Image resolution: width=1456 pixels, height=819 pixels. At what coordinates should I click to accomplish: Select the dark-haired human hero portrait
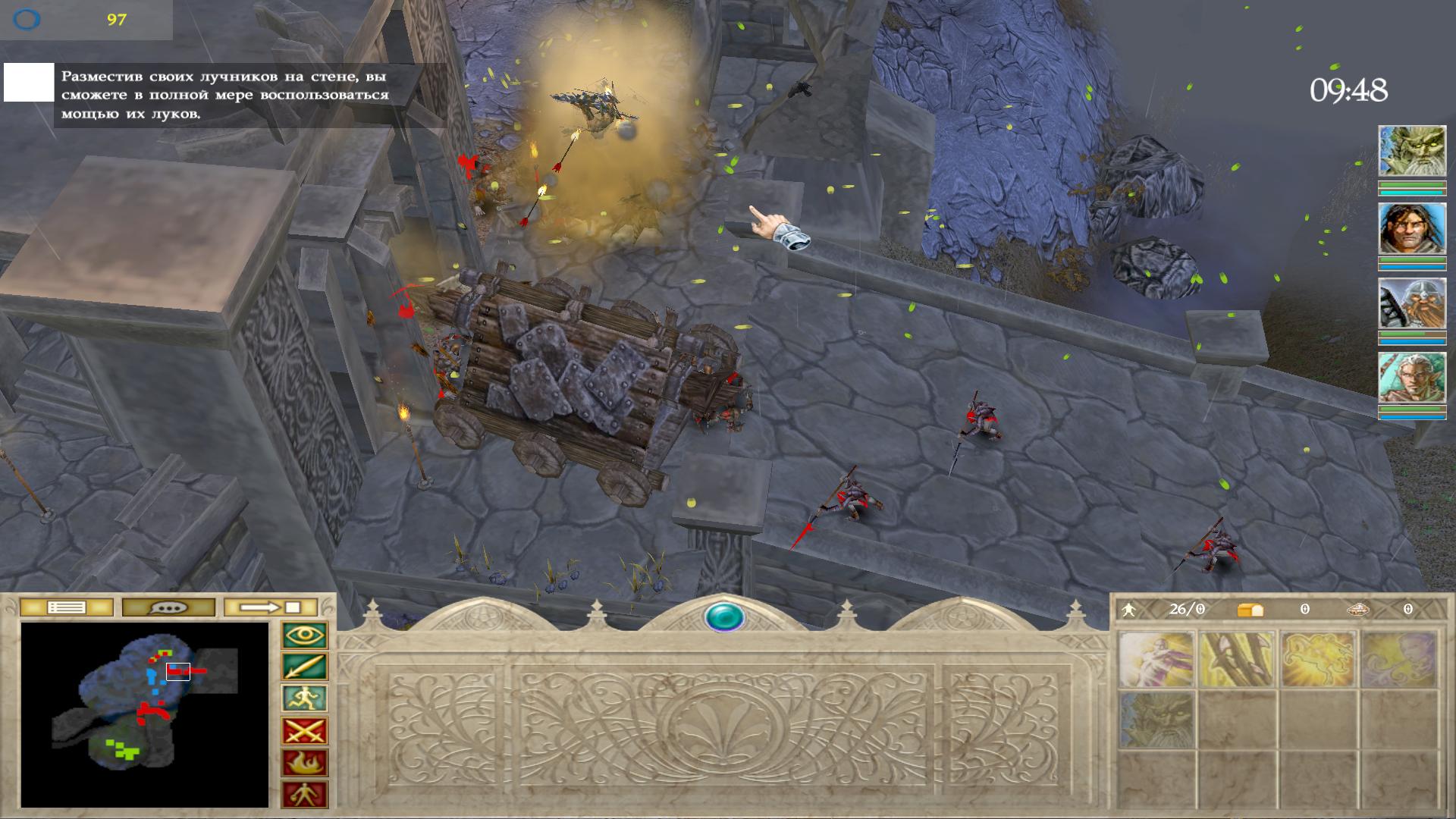(1411, 228)
